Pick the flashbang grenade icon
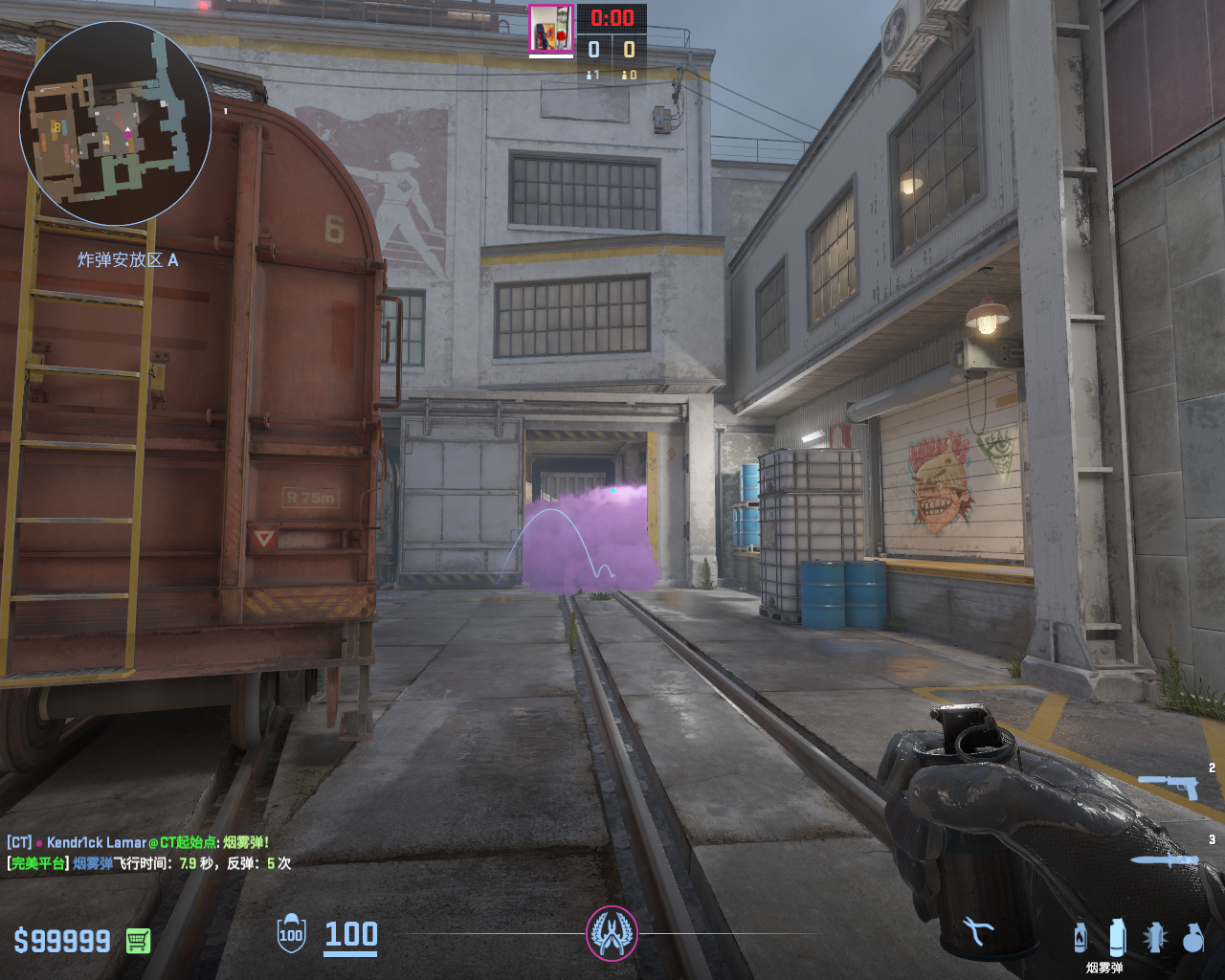The height and width of the screenshot is (980, 1225). [1154, 937]
